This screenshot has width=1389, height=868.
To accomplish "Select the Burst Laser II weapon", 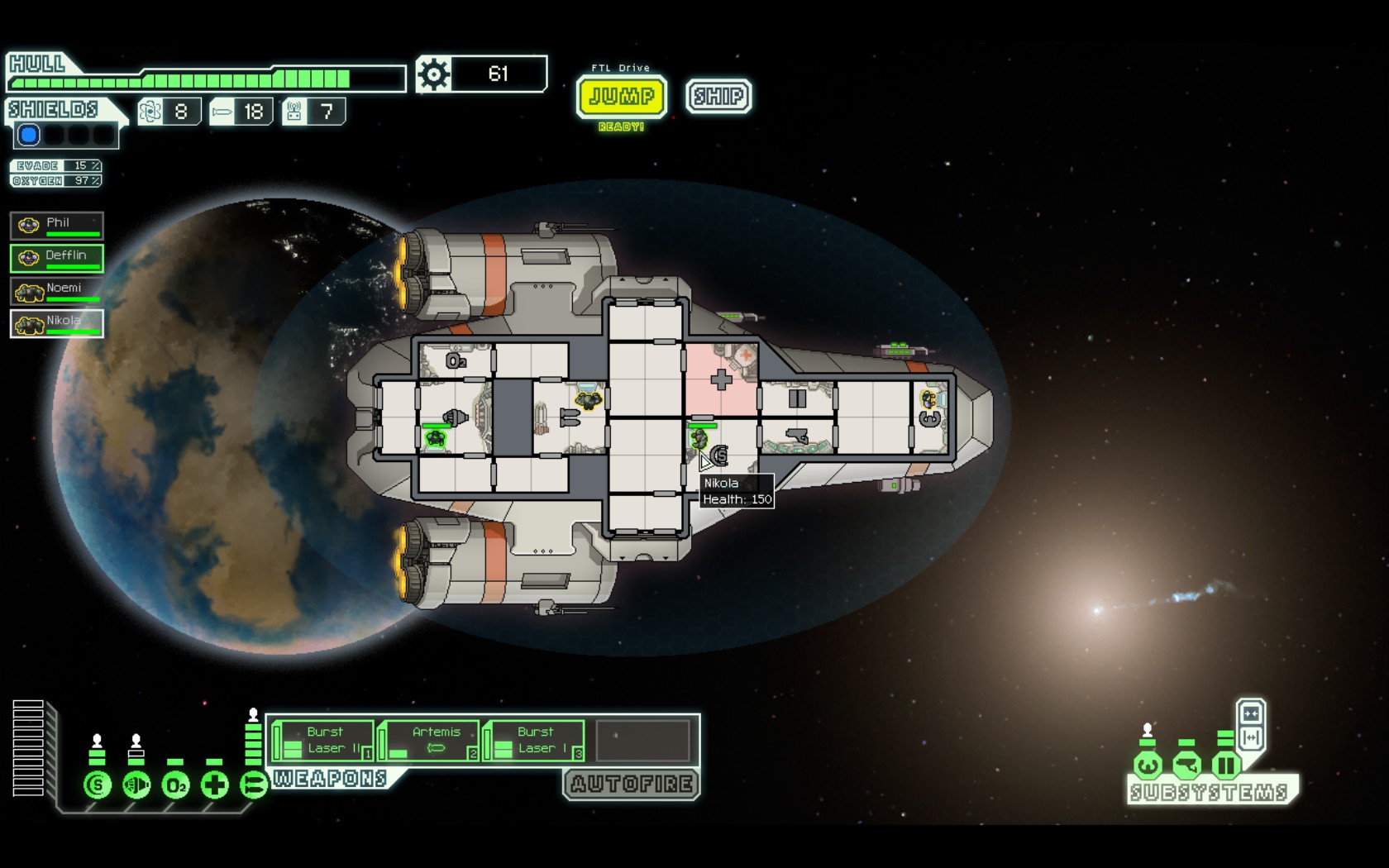I will tap(324, 741).
